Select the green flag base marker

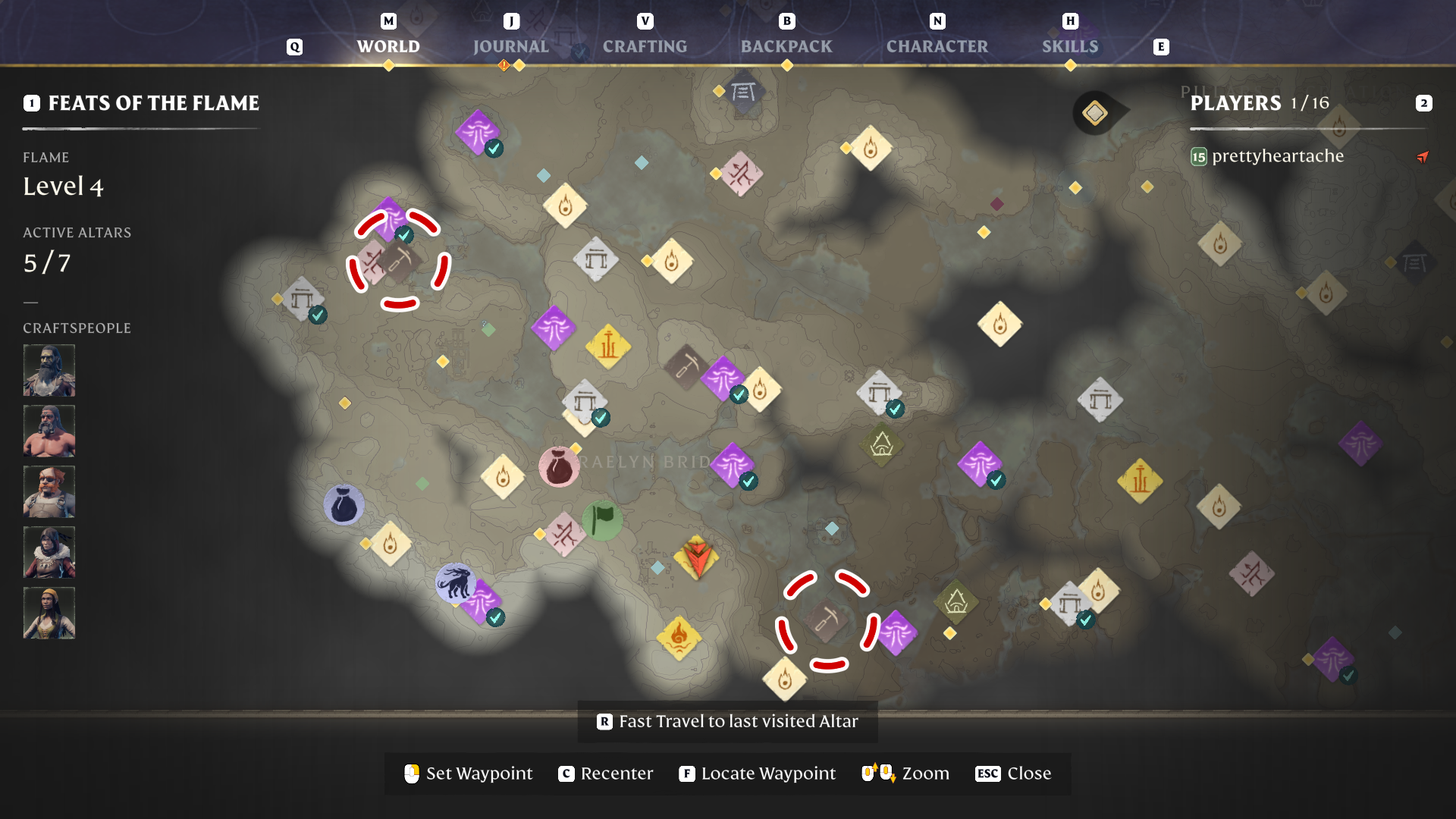[x=601, y=520]
